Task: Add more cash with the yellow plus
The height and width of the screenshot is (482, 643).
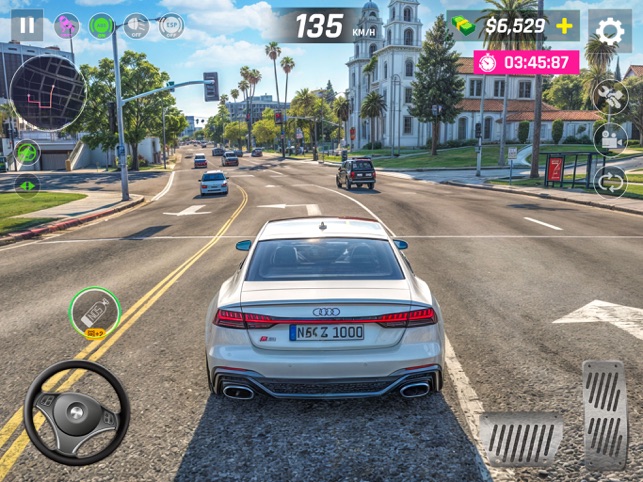Action: pos(564,25)
